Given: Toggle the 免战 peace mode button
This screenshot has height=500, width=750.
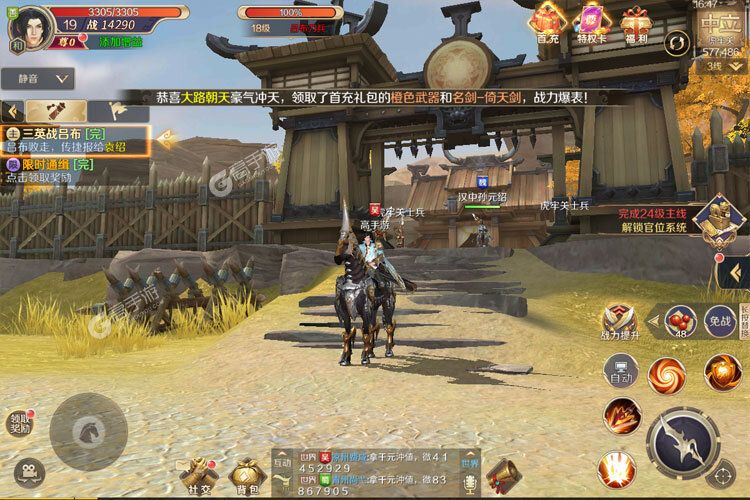Looking at the screenshot, I should pyautogui.click(x=719, y=322).
